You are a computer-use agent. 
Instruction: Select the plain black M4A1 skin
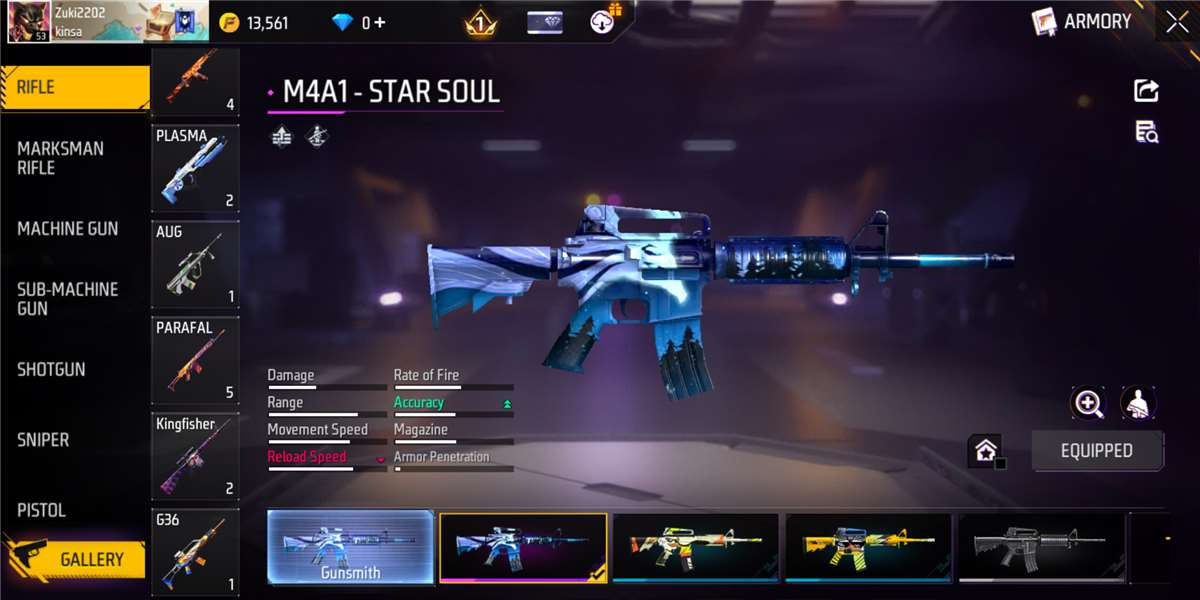pos(1042,548)
